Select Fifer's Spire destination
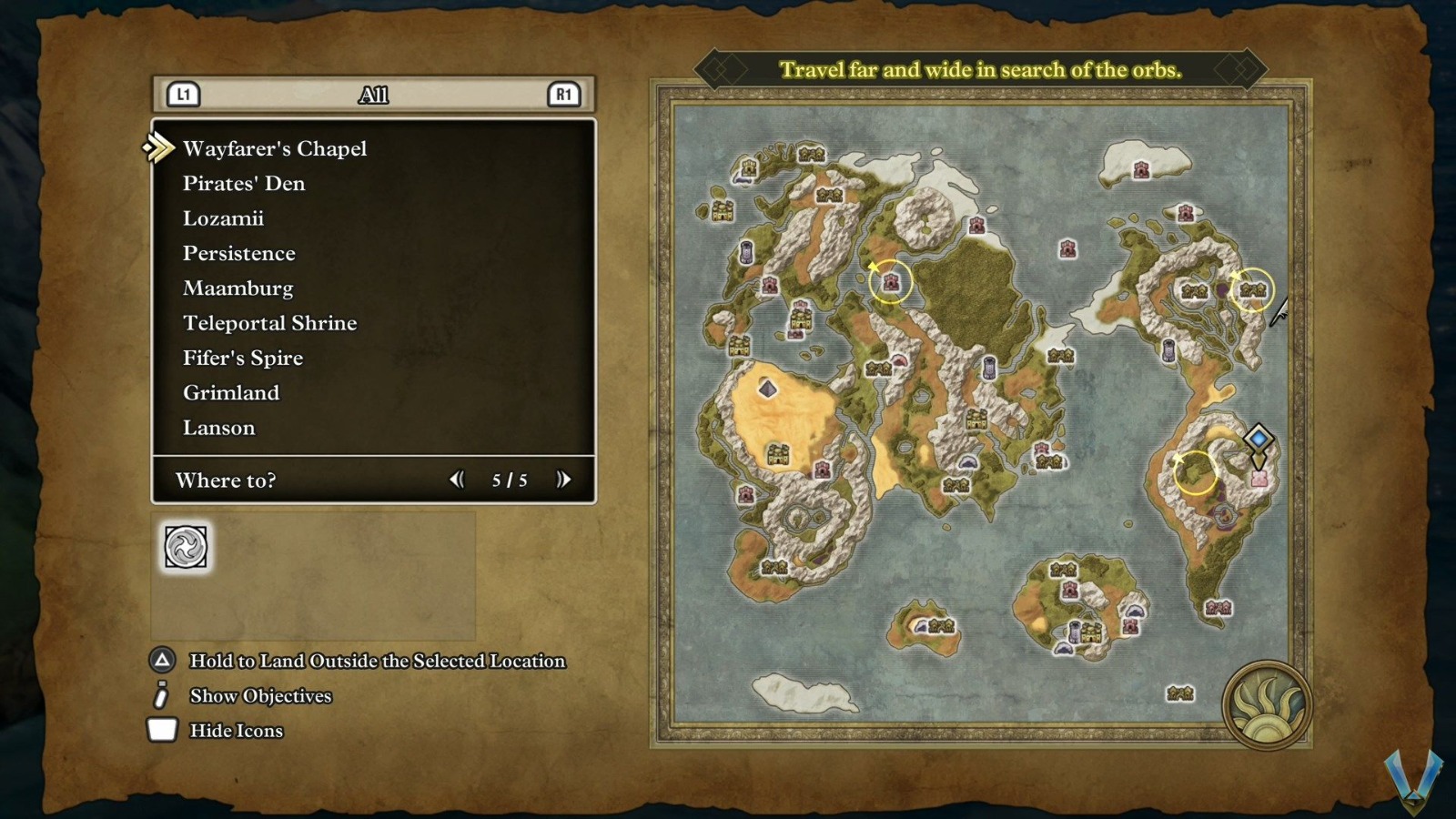The width and height of the screenshot is (1456, 819). [x=242, y=358]
